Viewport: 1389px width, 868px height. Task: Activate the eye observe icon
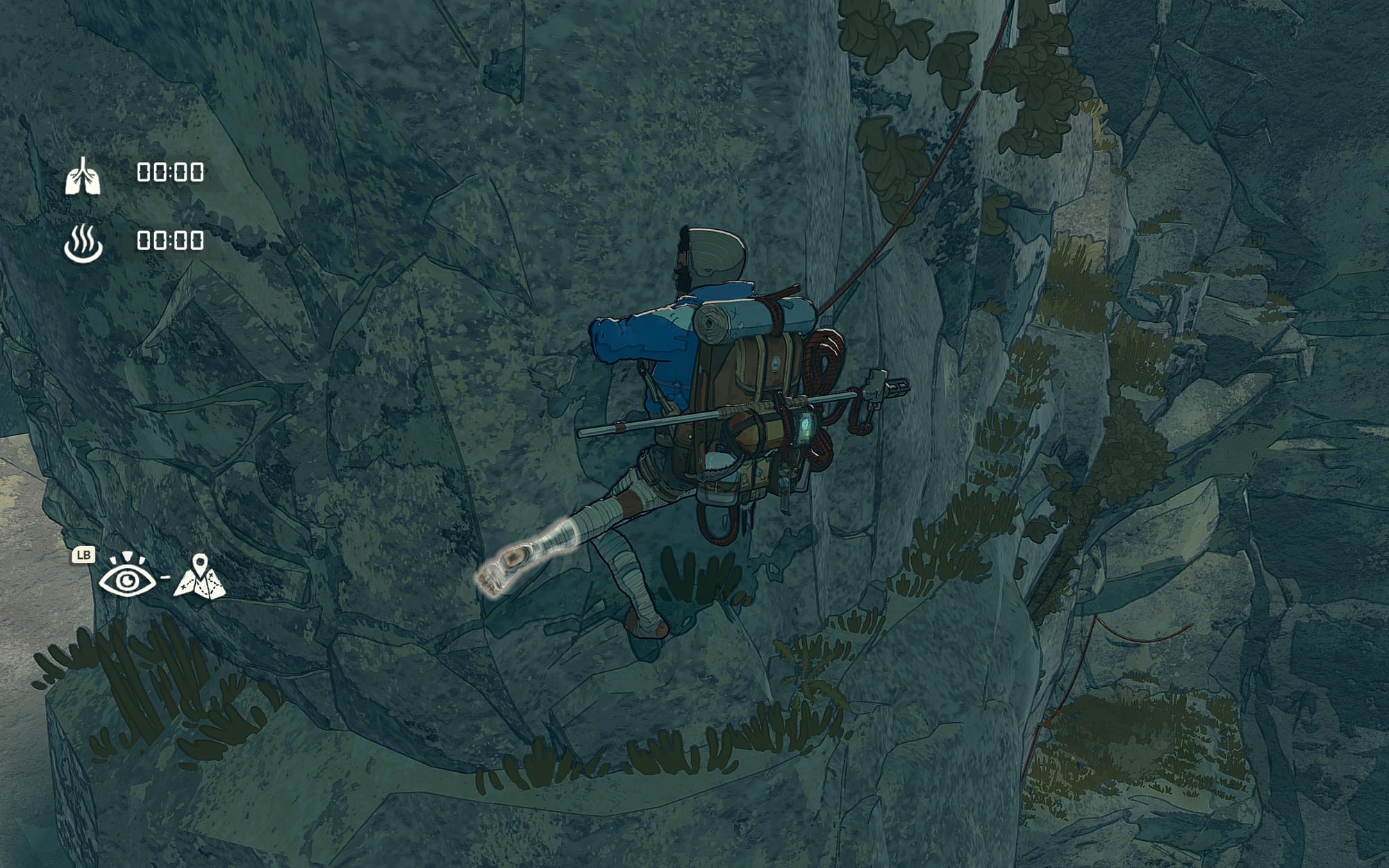coord(126,577)
